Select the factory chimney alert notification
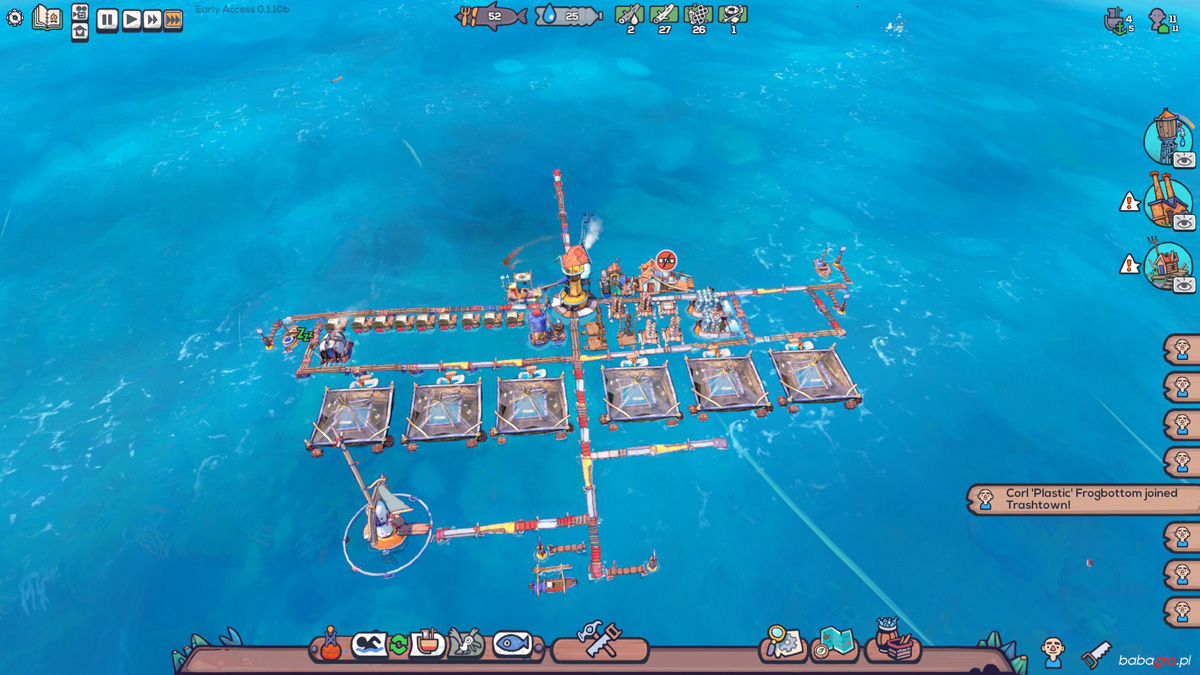 [x=1165, y=200]
